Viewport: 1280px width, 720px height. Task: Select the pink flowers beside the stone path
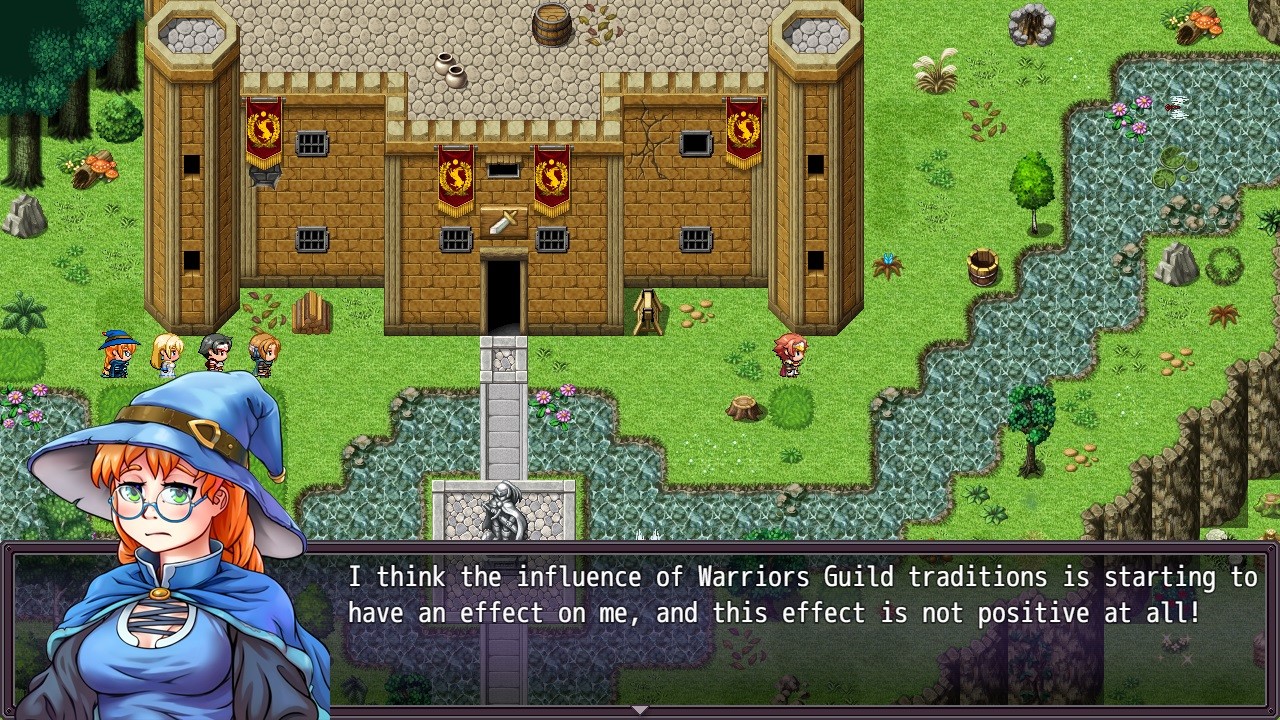tap(557, 403)
